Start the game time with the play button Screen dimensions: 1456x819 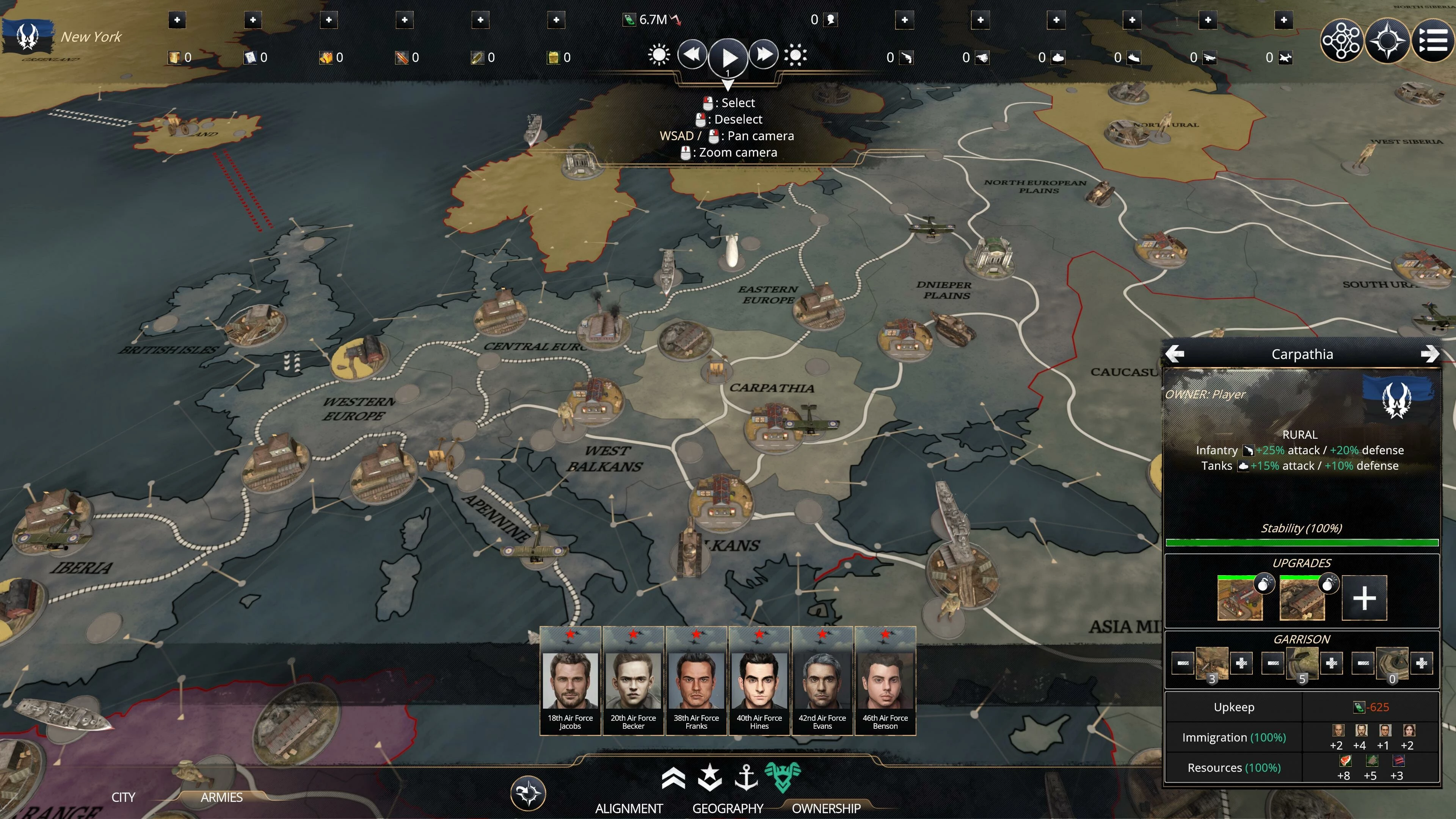click(728, 57)
